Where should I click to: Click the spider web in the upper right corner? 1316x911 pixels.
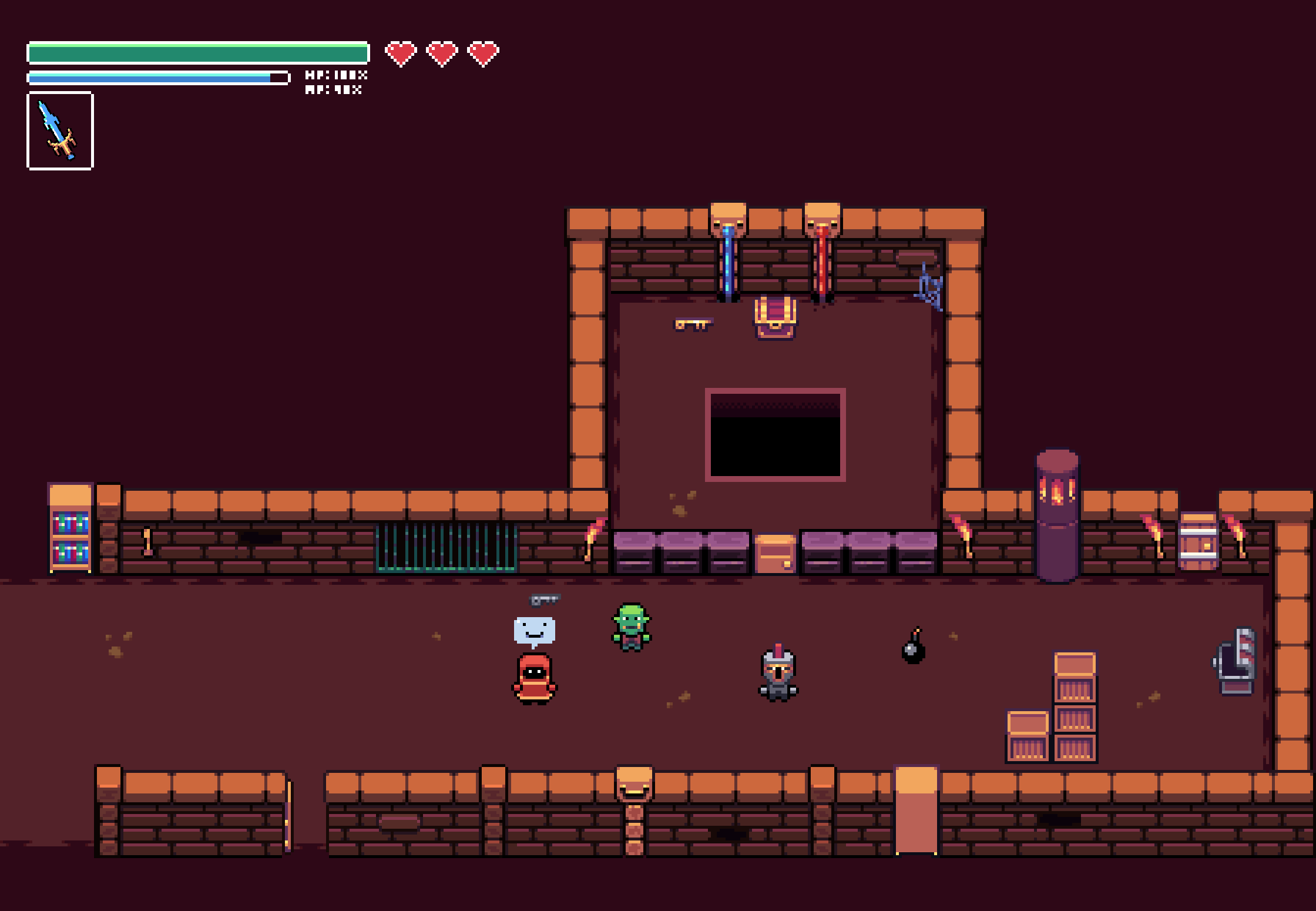(929, 285)
